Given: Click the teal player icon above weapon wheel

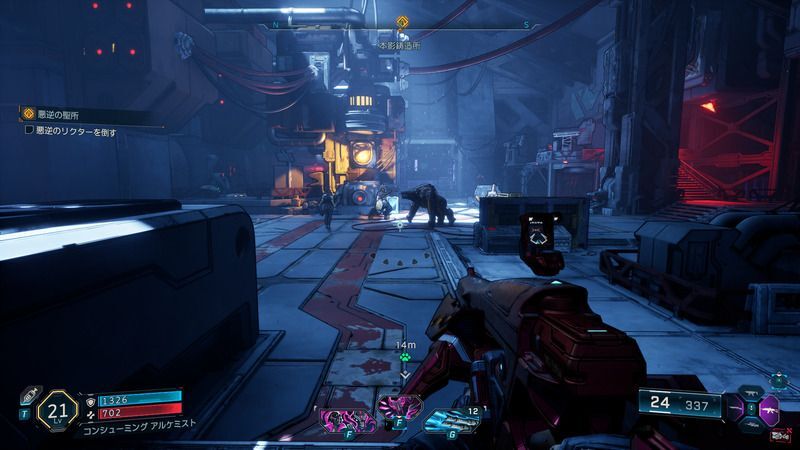Looking at the screenshot, I should tap(777, 381).
